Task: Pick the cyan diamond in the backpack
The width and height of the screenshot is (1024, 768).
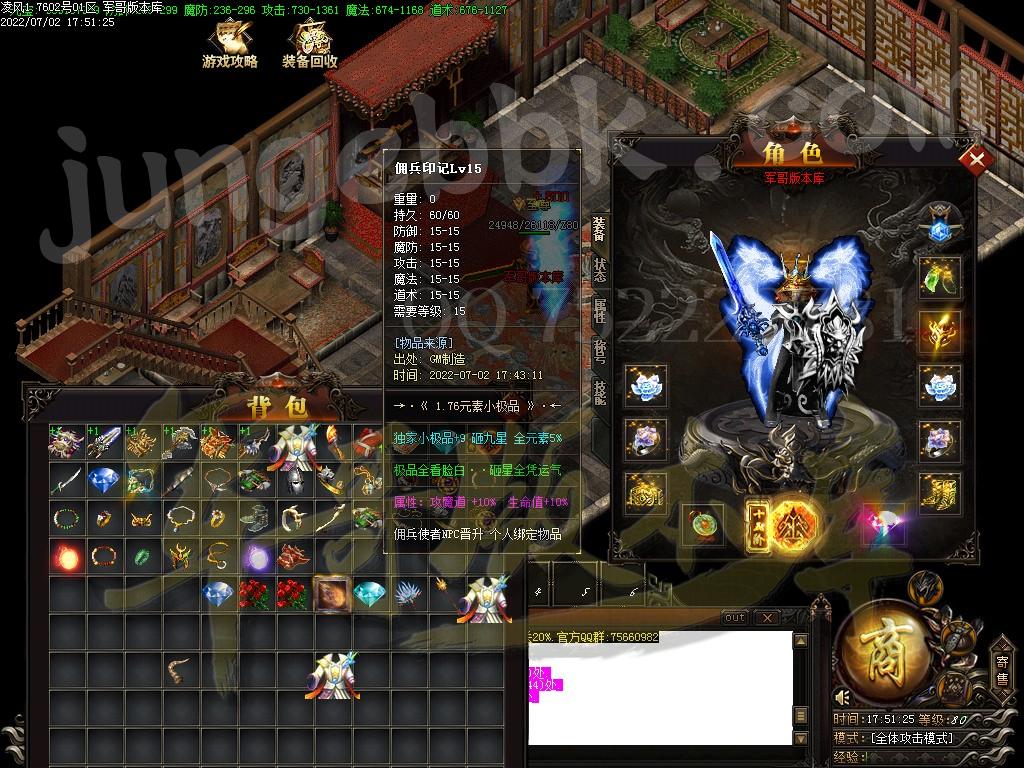Action: click(x=370, y=594)
